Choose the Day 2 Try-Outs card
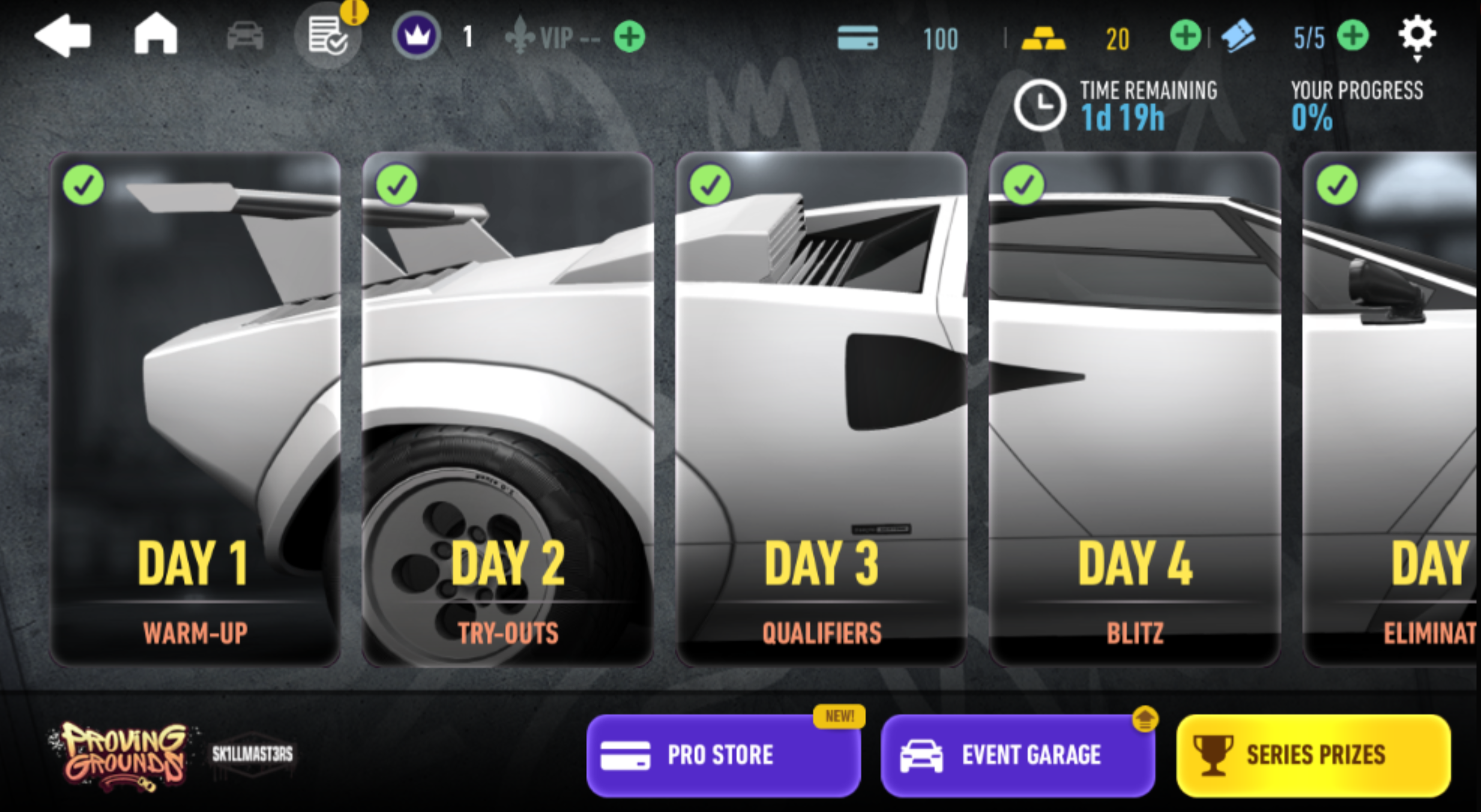 508,409
